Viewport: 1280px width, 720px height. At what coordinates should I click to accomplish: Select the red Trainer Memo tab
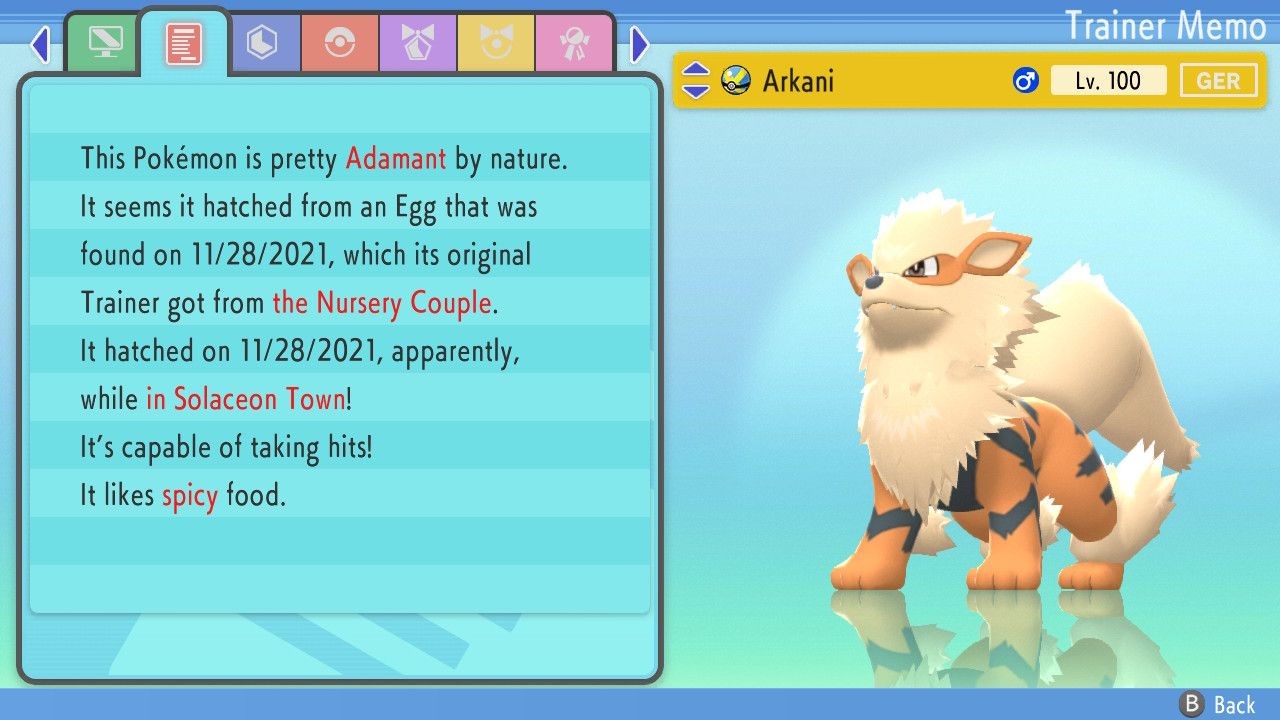coord(183,44)
